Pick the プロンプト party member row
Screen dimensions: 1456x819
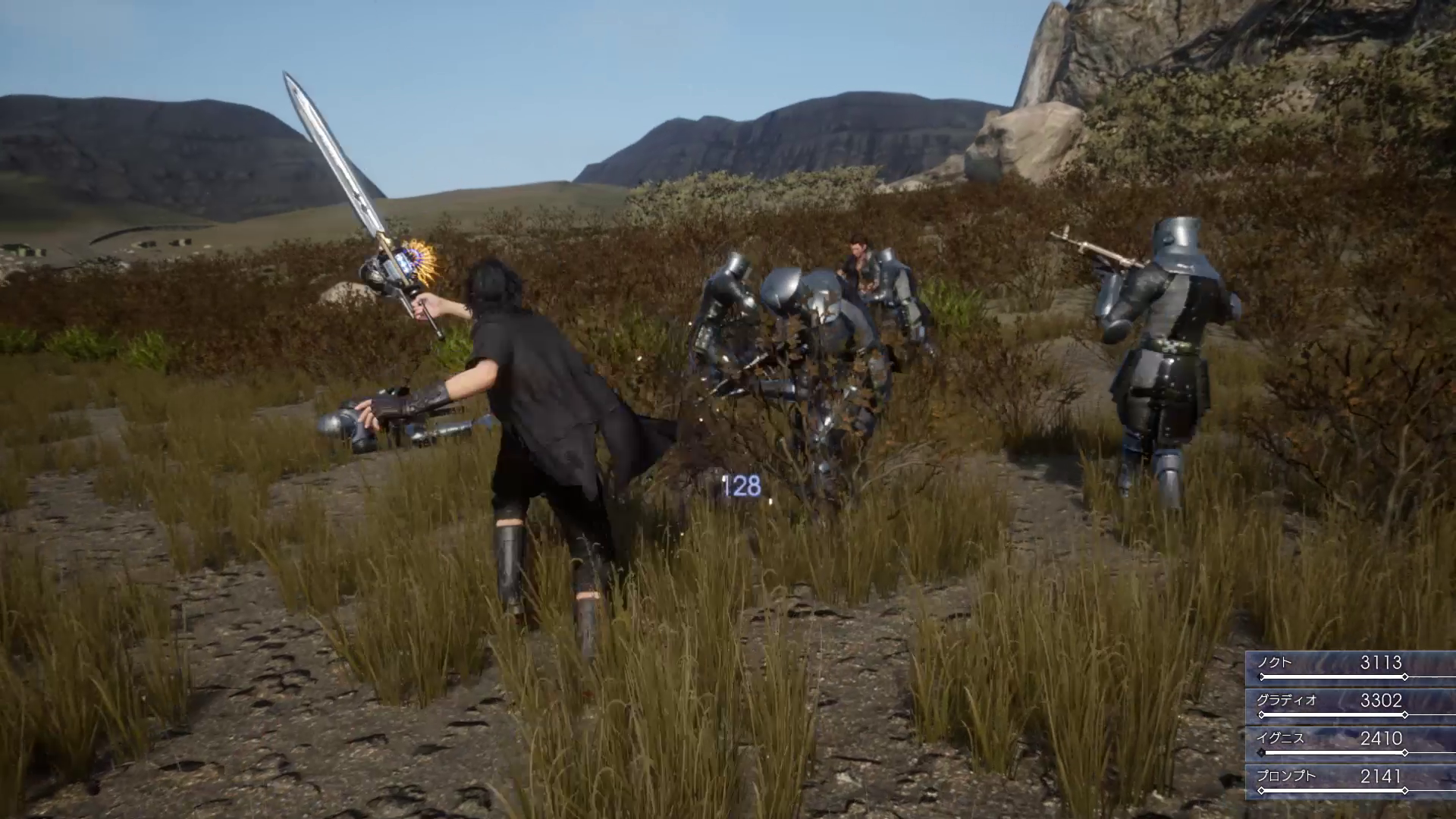1351,779
